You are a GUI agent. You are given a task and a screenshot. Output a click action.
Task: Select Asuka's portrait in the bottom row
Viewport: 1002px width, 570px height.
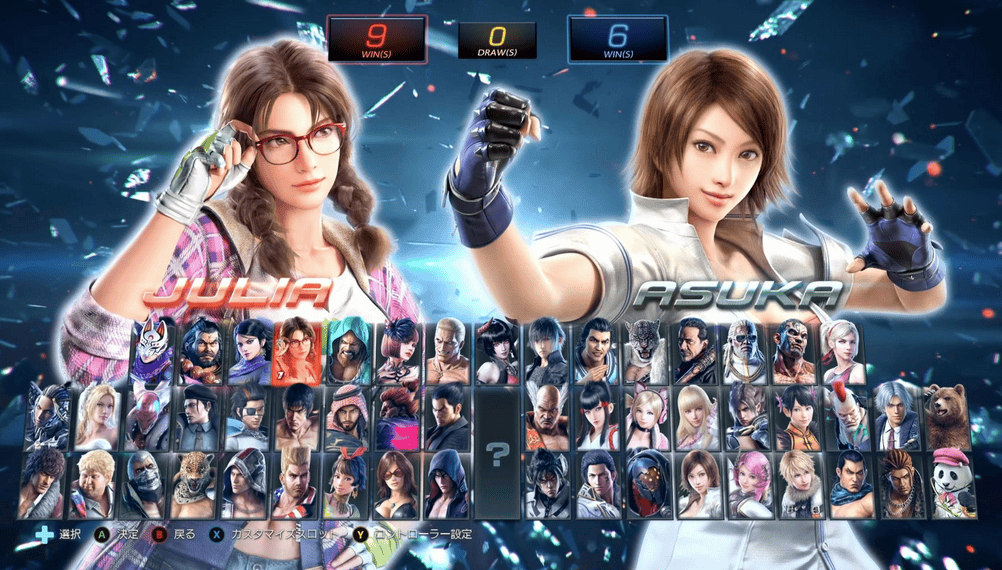[696, 483]
